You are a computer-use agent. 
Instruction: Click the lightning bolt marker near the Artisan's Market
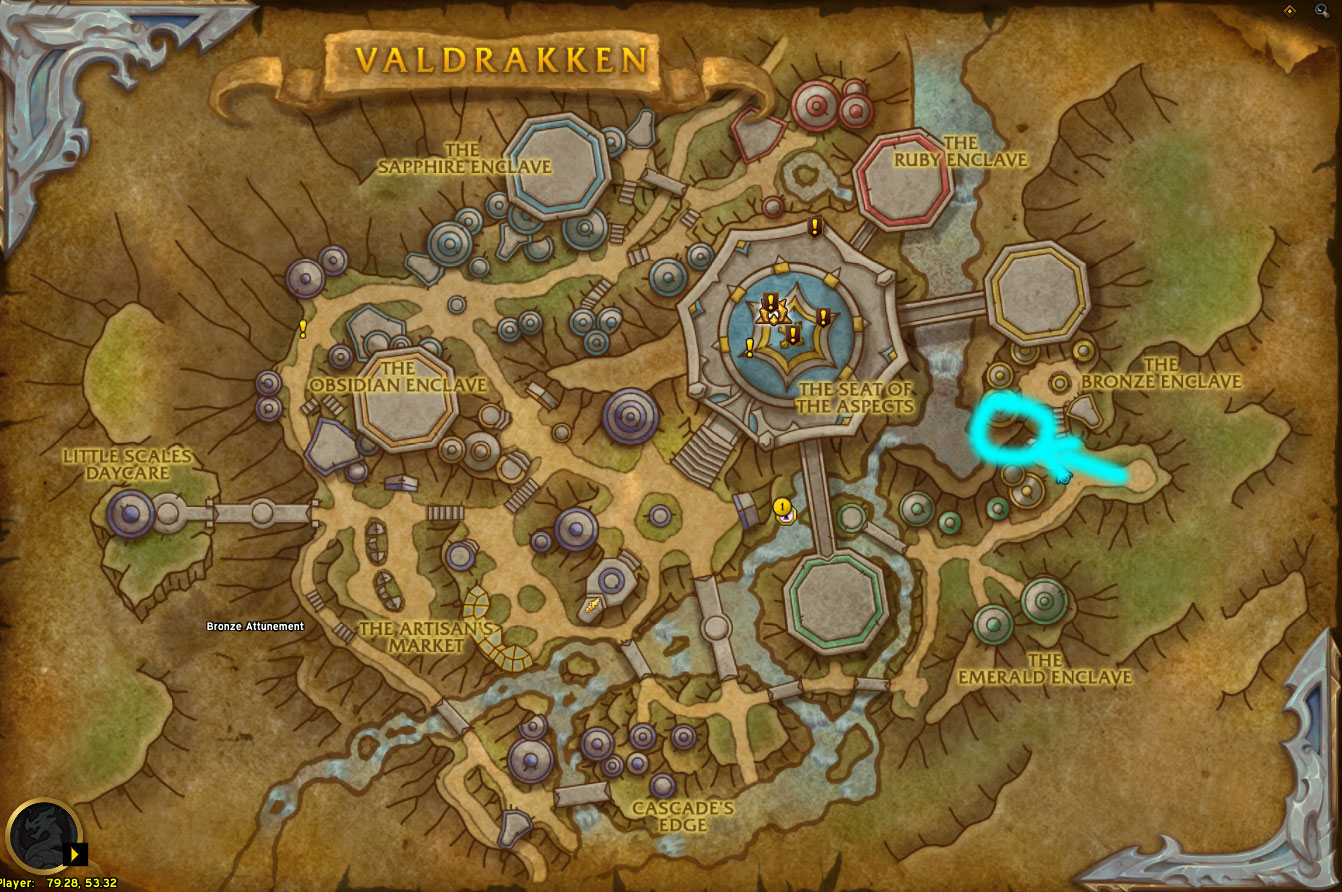click(591, 605)
